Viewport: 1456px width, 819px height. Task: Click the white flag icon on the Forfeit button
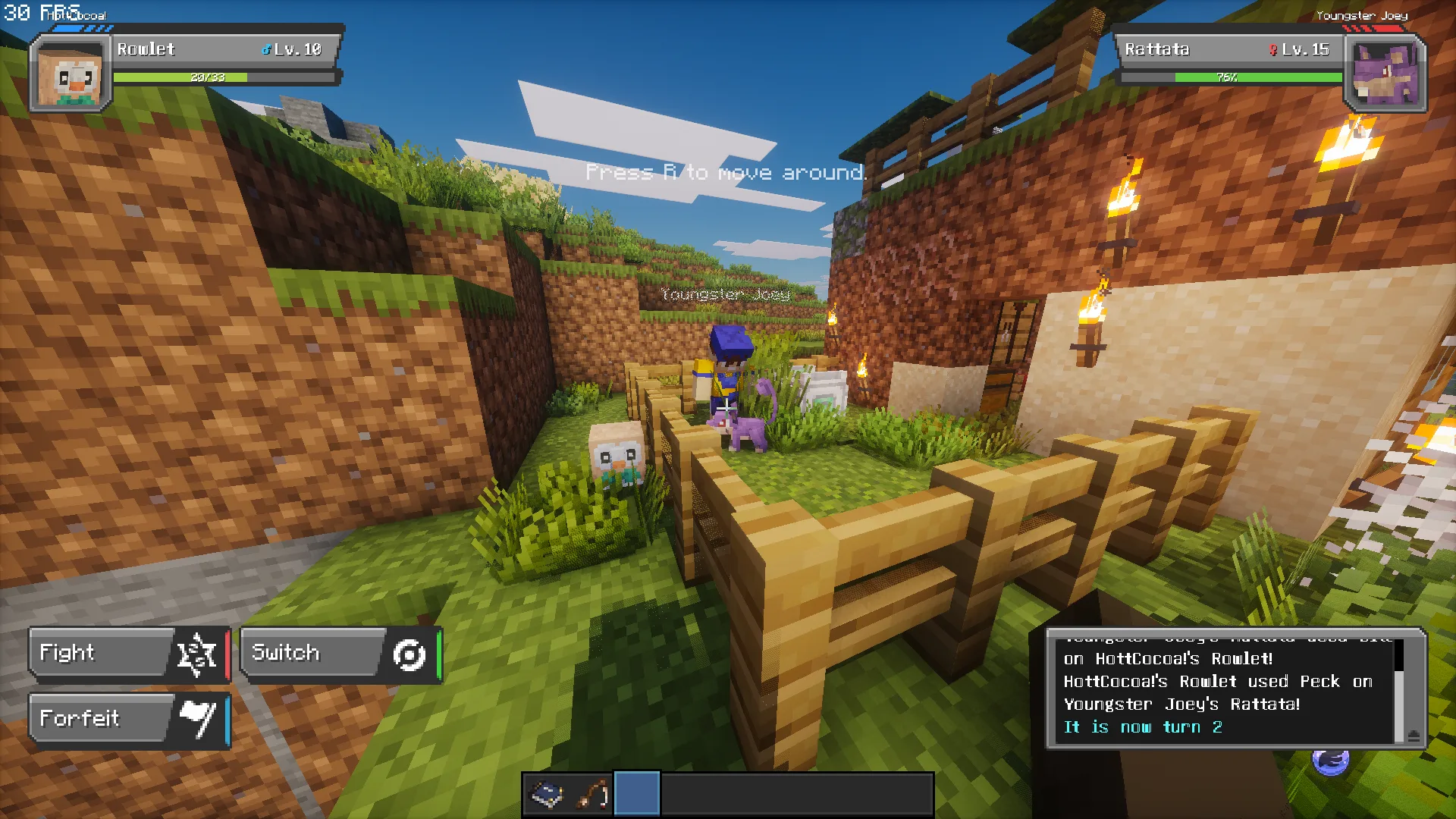199,720
